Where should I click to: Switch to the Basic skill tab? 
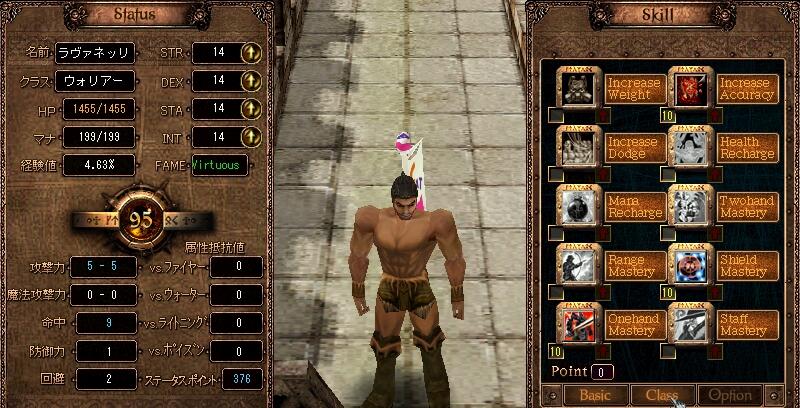pos(596,395)
